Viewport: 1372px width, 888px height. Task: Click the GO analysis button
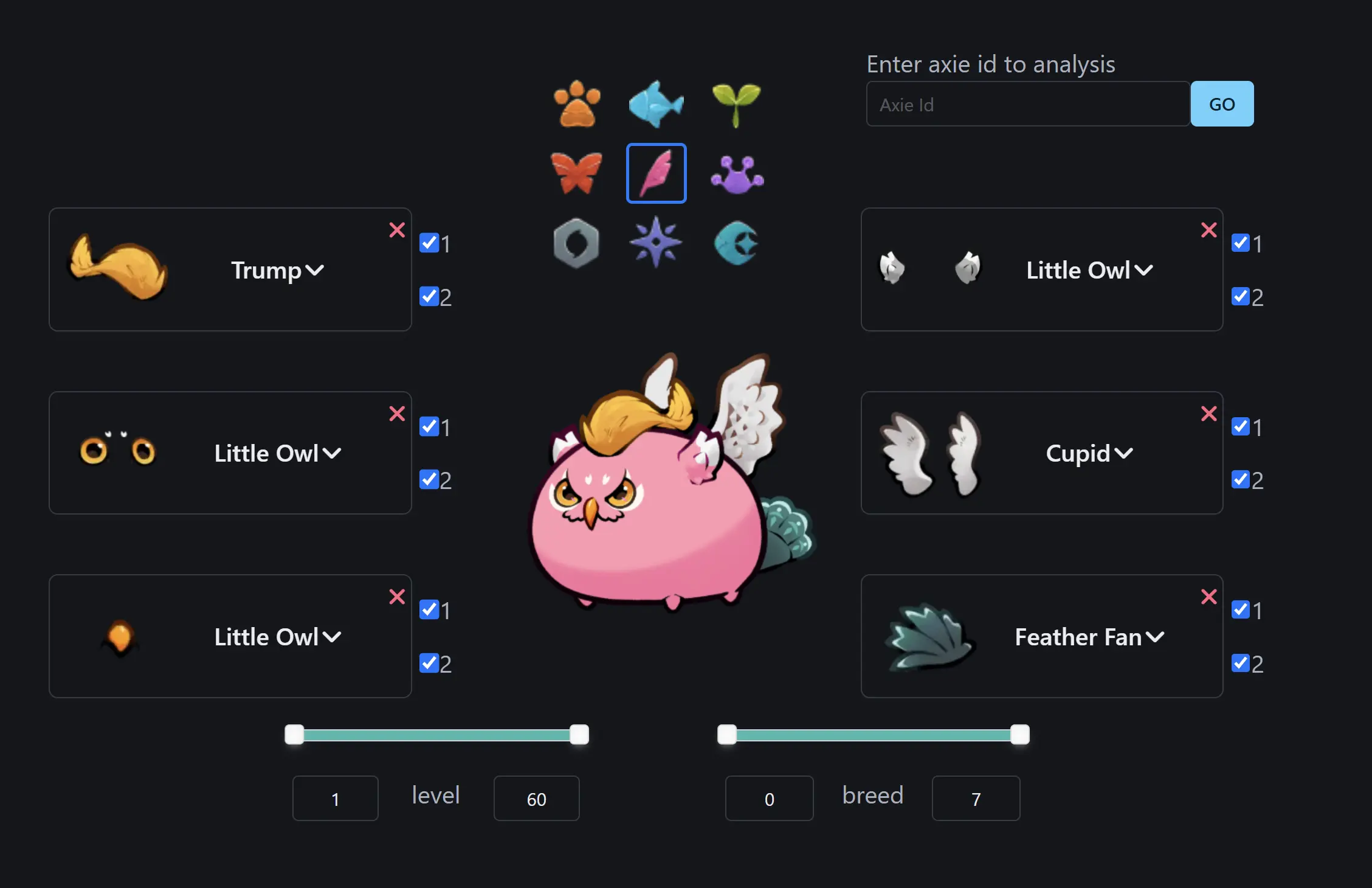coord(1222,103)
